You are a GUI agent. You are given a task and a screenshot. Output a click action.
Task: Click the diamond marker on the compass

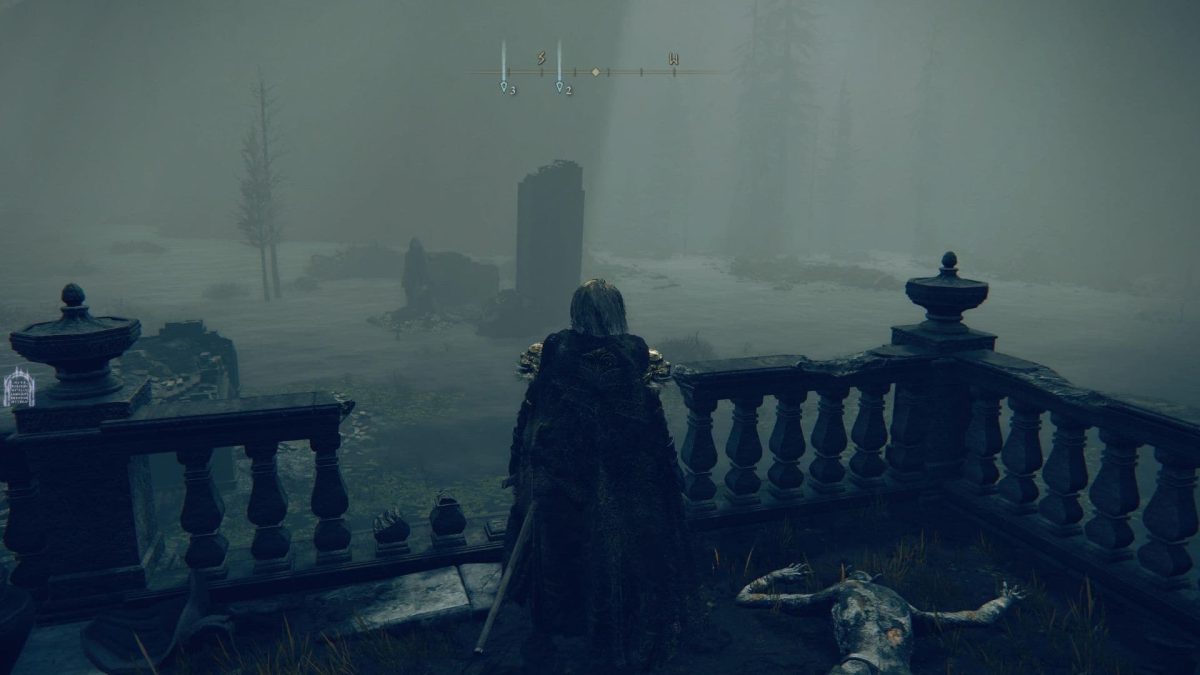point(596,72)
